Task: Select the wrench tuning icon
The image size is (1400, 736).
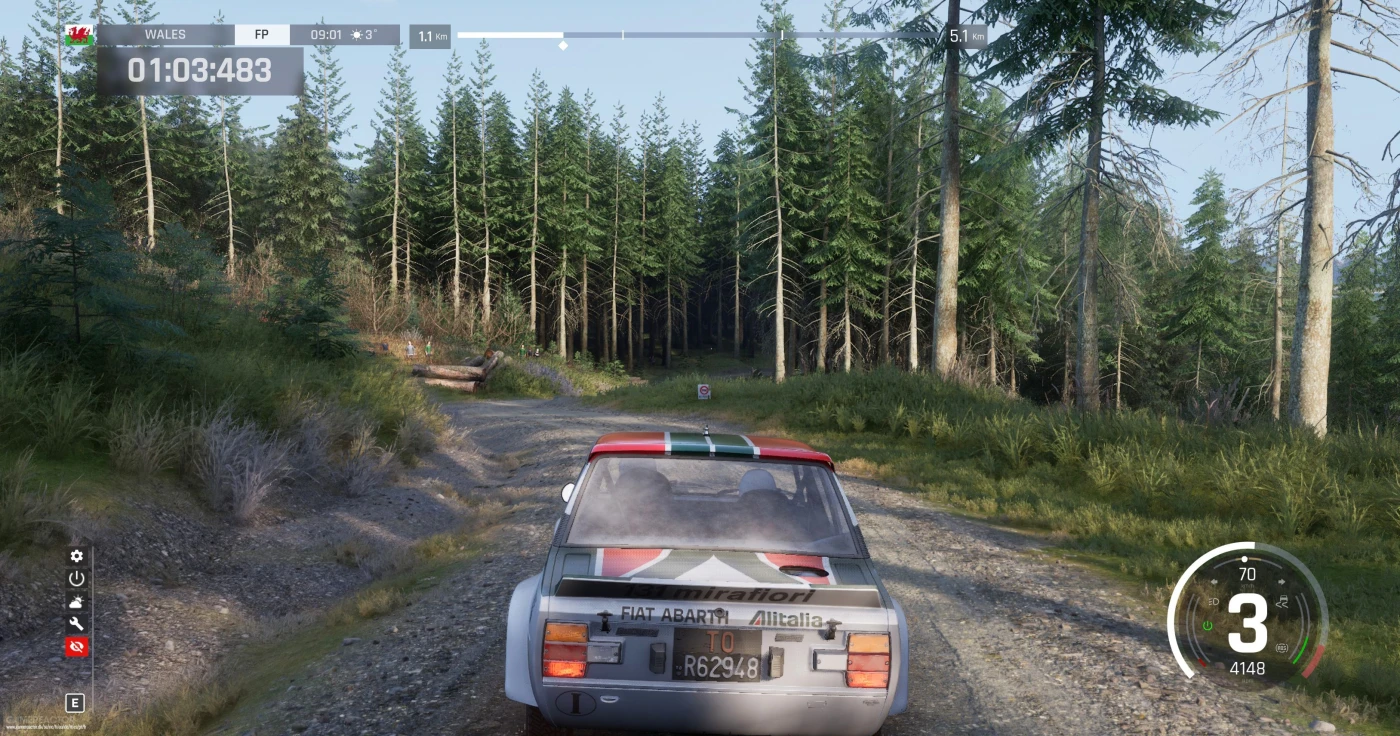Action: tap(77, 624)
